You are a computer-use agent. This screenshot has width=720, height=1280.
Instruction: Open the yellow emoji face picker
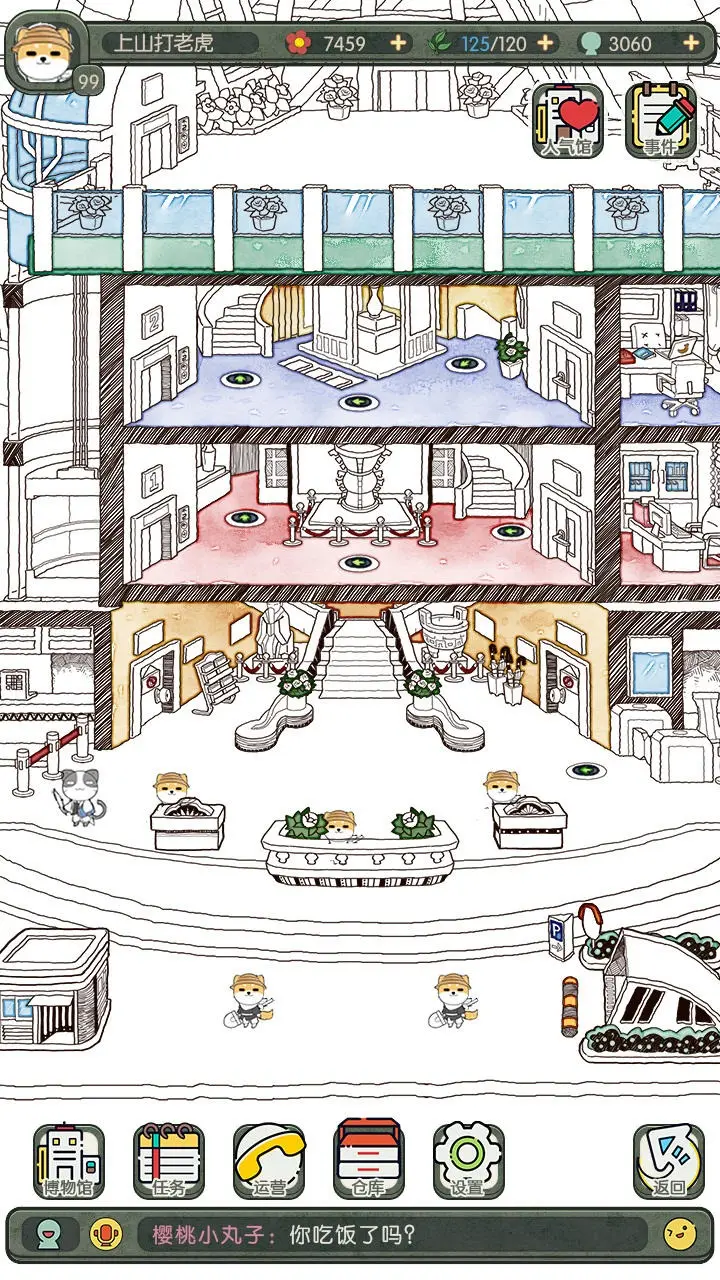(x=680, y=1234)
